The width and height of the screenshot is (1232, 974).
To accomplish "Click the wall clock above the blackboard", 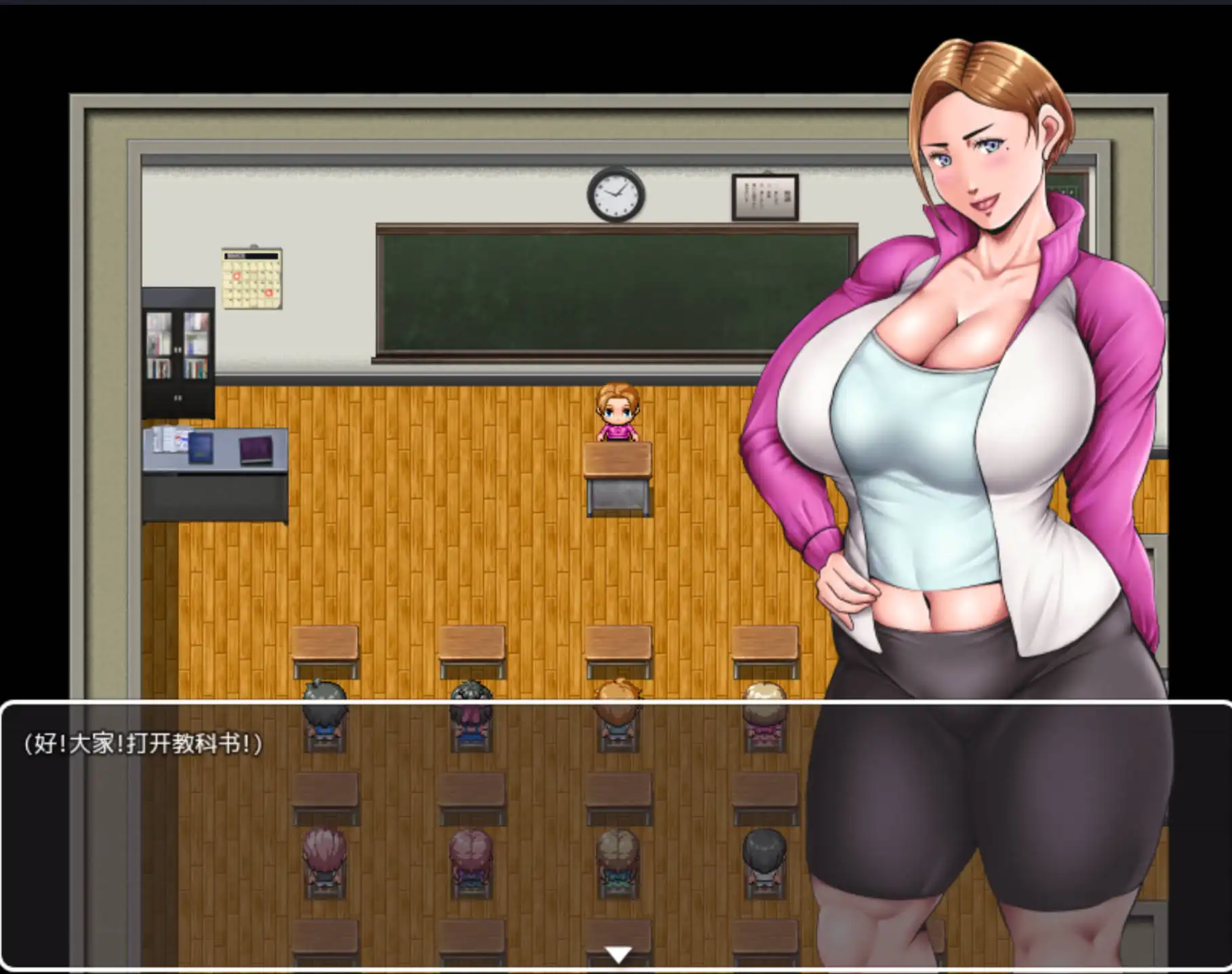I will 615,195.
